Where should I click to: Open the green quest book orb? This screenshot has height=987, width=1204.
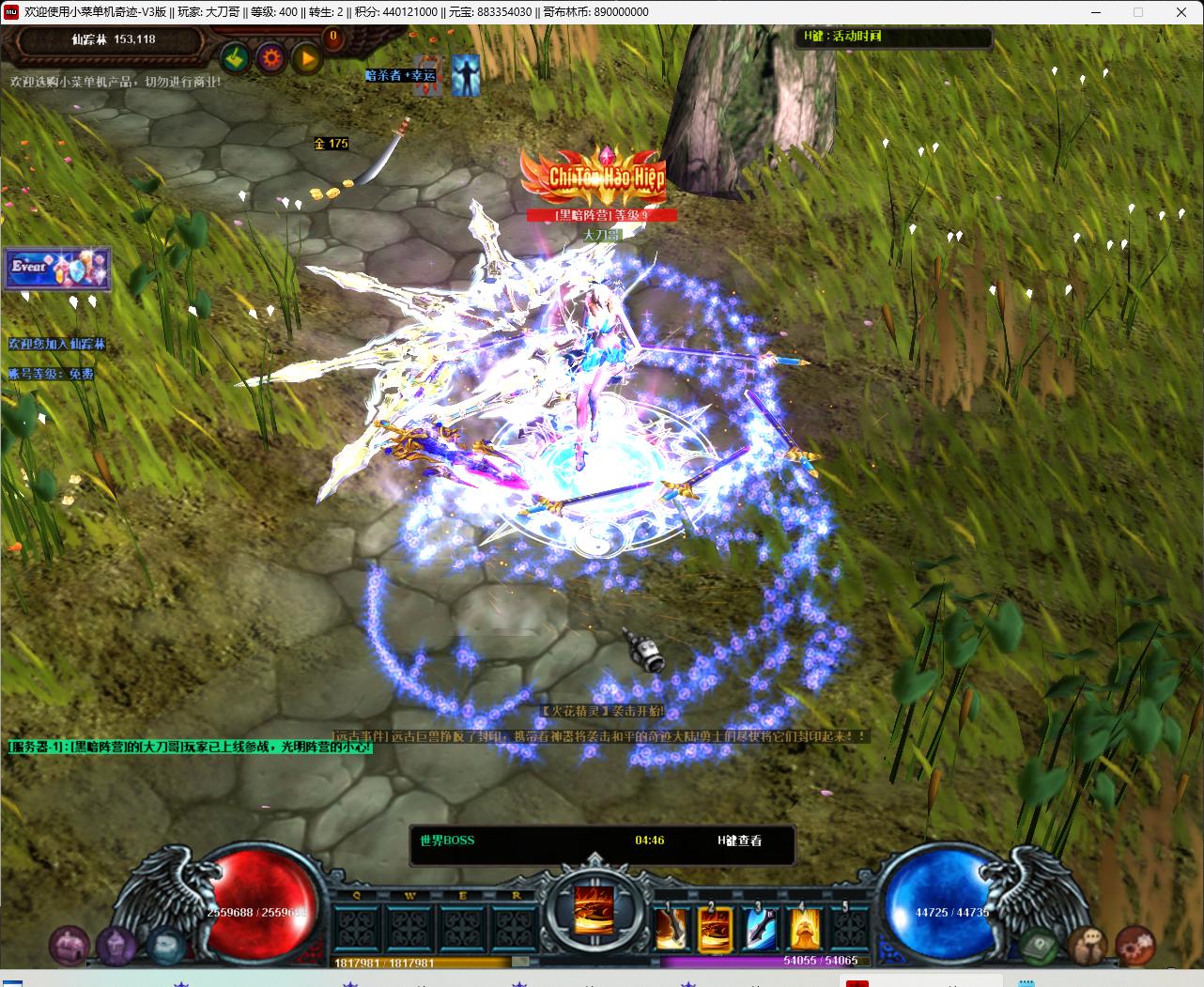pos(1041,945)
